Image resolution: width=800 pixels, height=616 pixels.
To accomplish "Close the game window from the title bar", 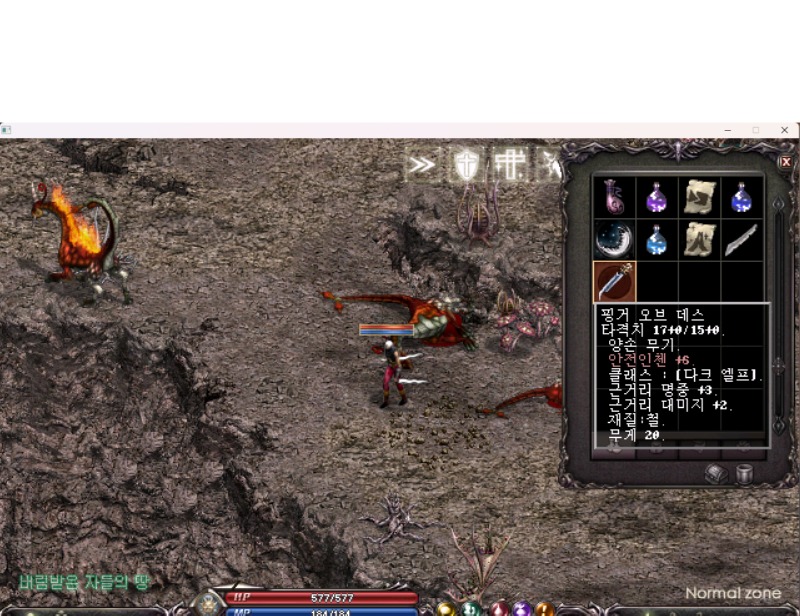I will point(784,130).
